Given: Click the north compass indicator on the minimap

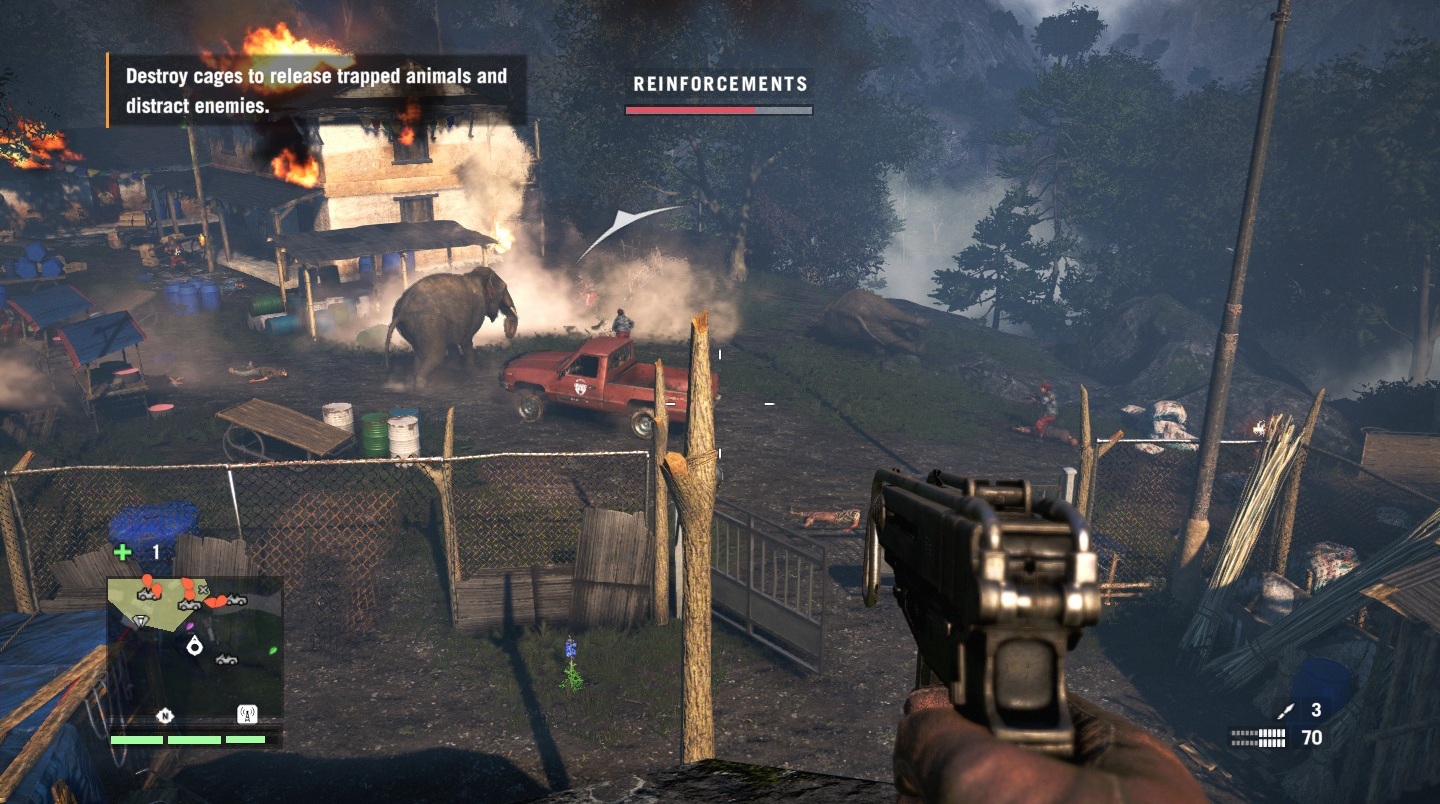Looking at the screenshot, I should (165, 715).
